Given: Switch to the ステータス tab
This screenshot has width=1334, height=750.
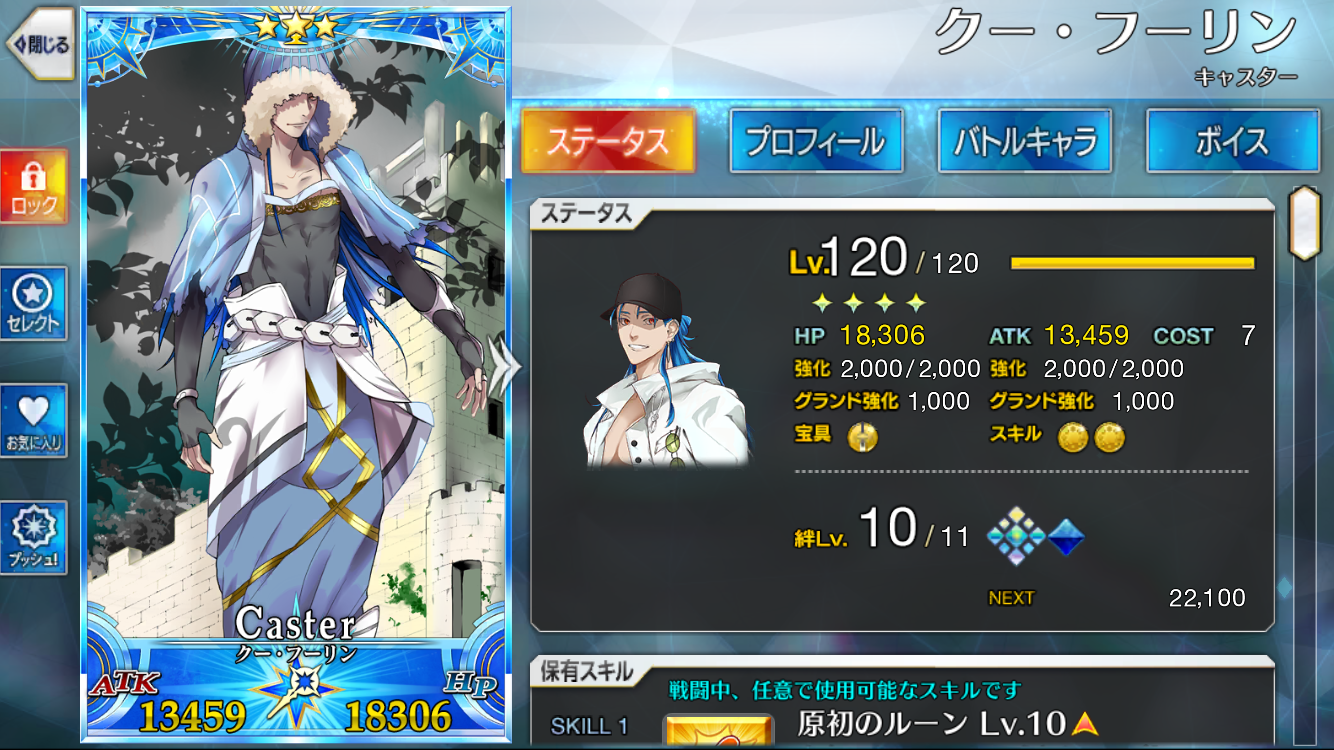Looking at the screenshot, I should coord(608,141).
